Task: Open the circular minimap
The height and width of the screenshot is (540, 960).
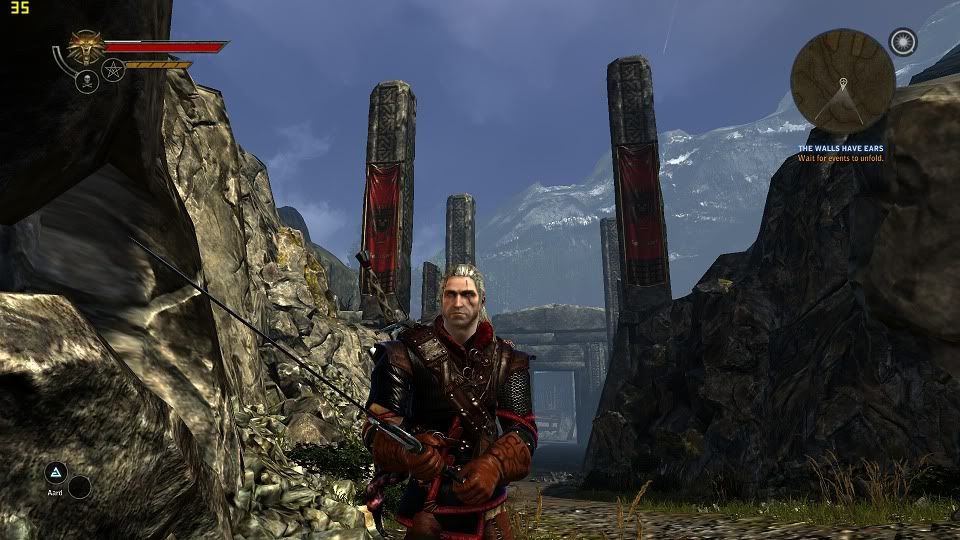Action: pyautogui.click(x=842, y=80)
